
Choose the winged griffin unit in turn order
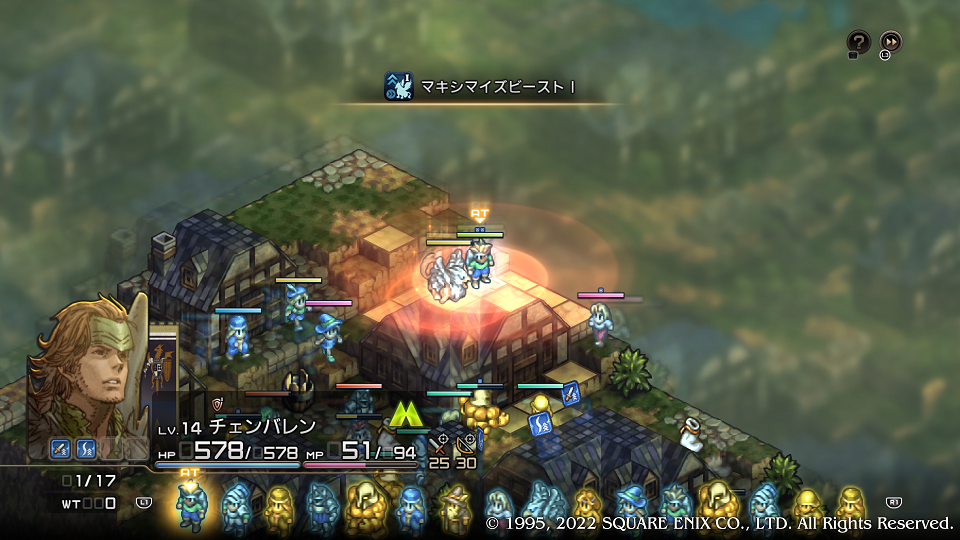[541, 503]
